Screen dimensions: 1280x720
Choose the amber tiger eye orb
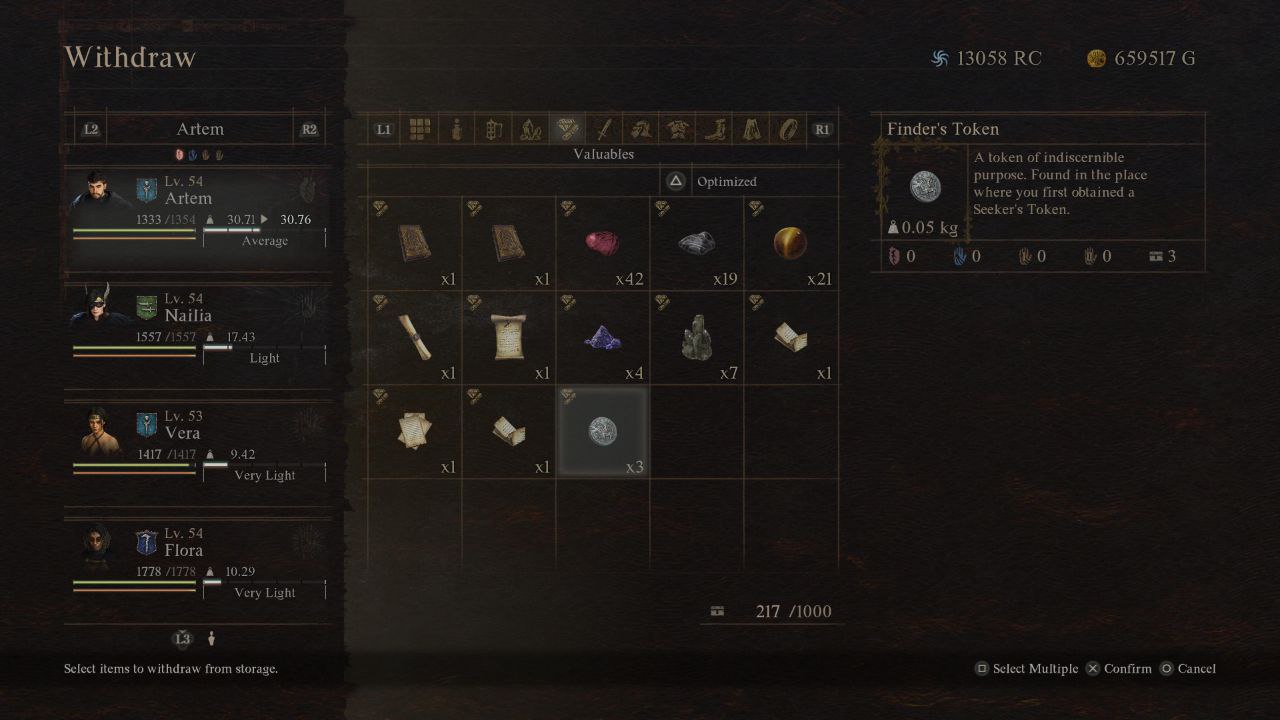(x=790, y=243)
